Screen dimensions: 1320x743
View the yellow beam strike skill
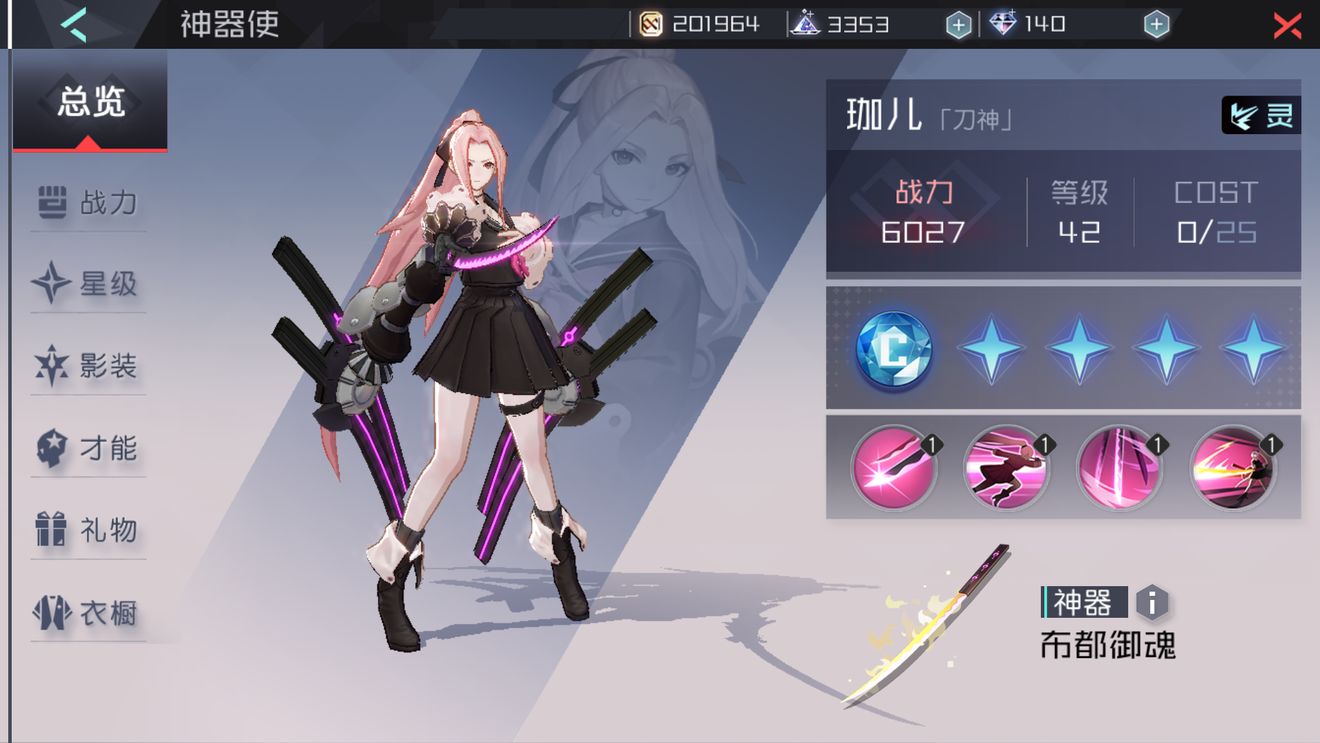pos(1232,467)
